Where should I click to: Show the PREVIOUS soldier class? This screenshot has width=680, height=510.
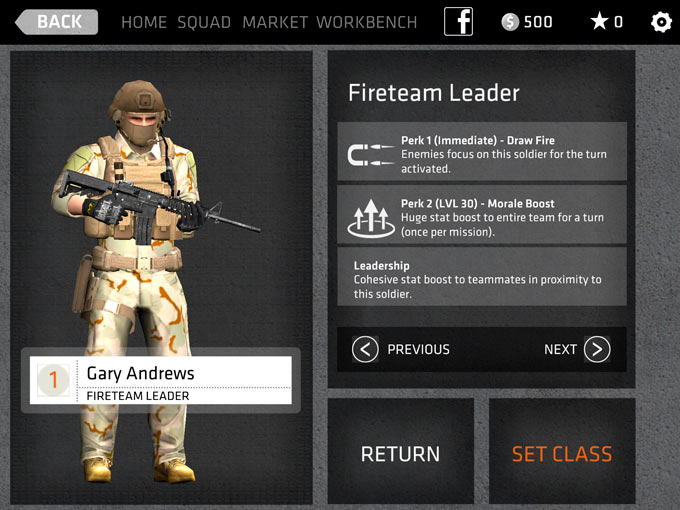pyautogui.click(x=402, y=349)
